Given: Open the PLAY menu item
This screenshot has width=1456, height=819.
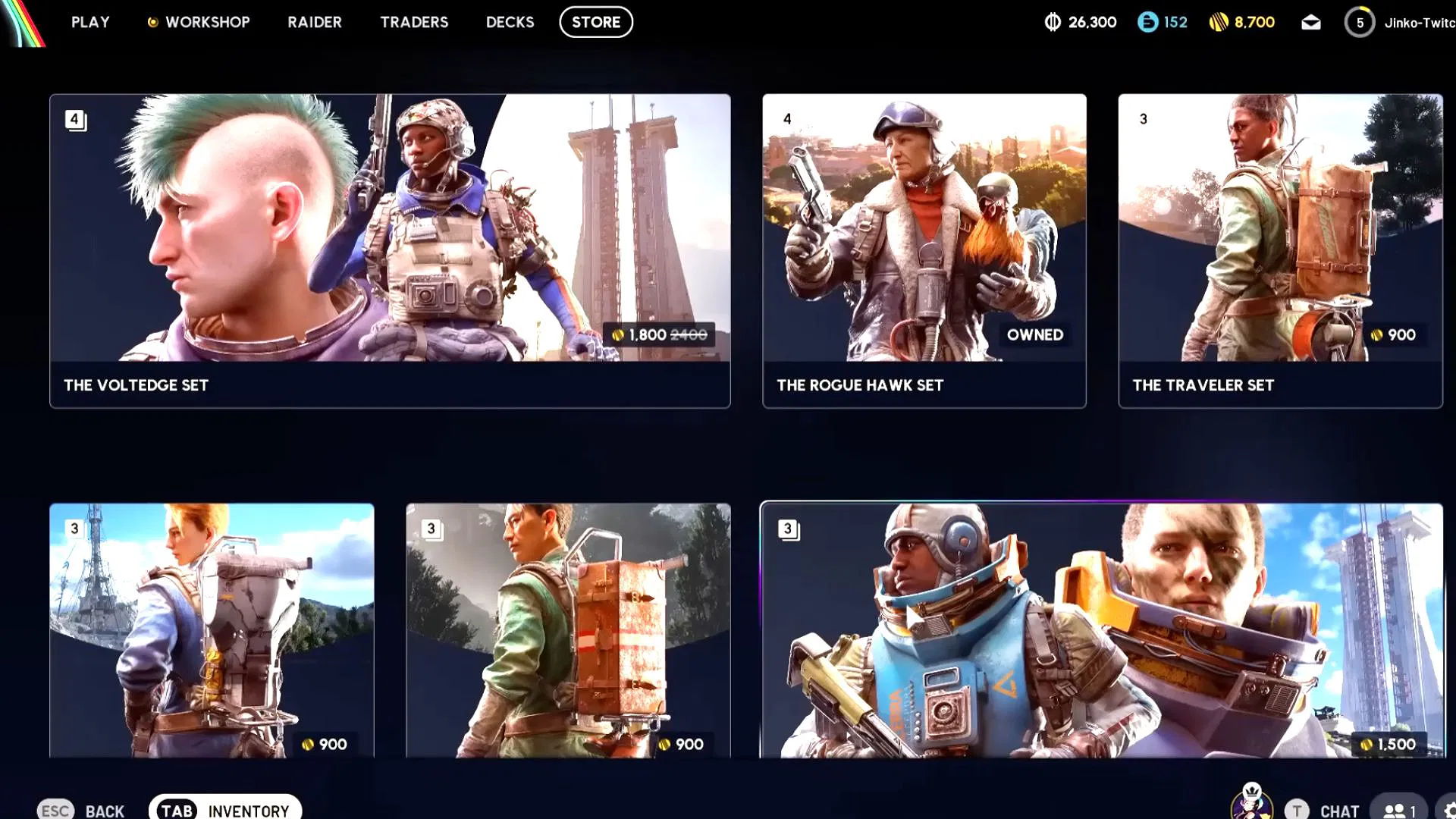Looking at the screenshot, I should pos(90,22).
